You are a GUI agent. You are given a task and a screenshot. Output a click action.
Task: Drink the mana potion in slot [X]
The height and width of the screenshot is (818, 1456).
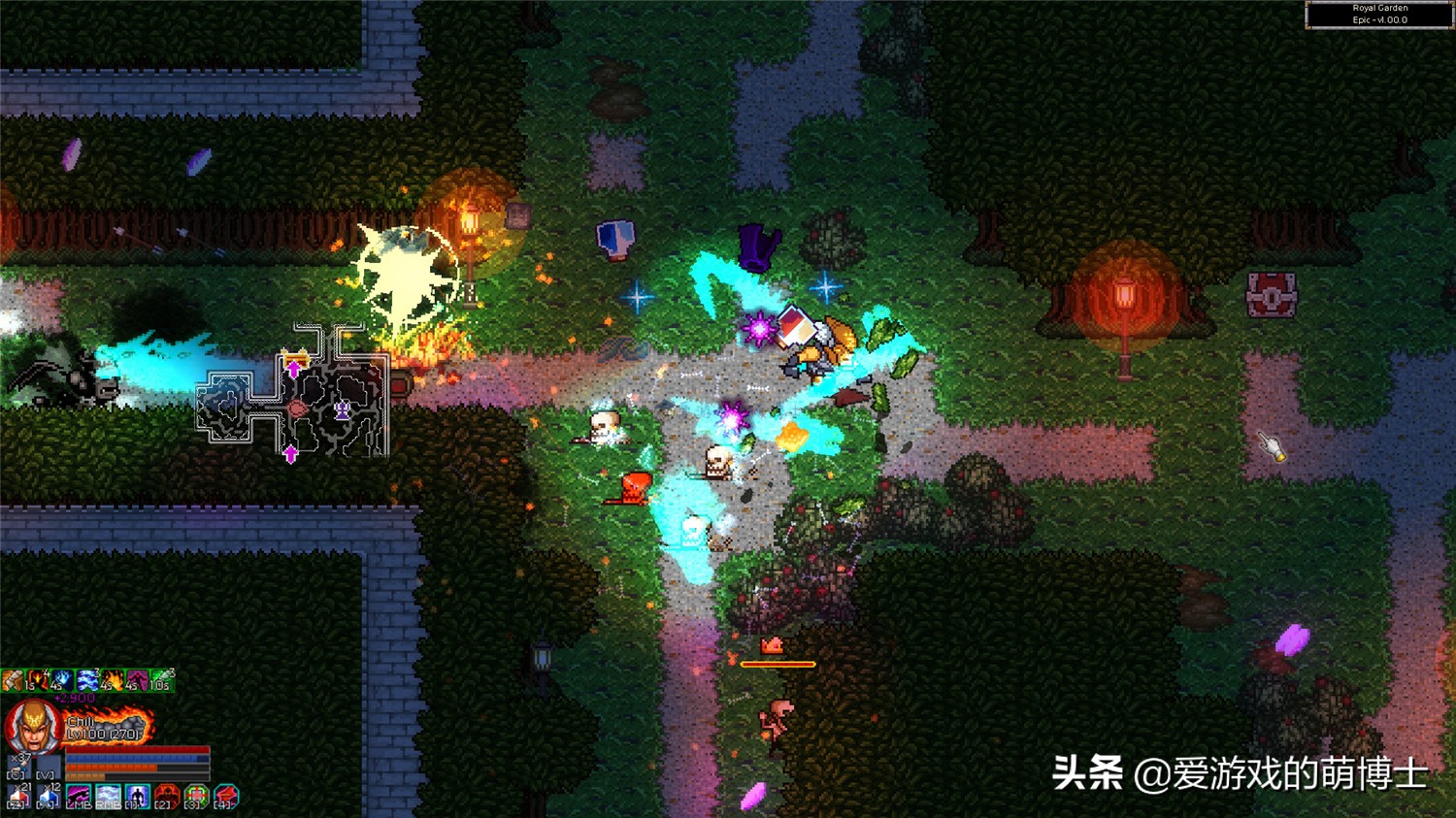48,796
